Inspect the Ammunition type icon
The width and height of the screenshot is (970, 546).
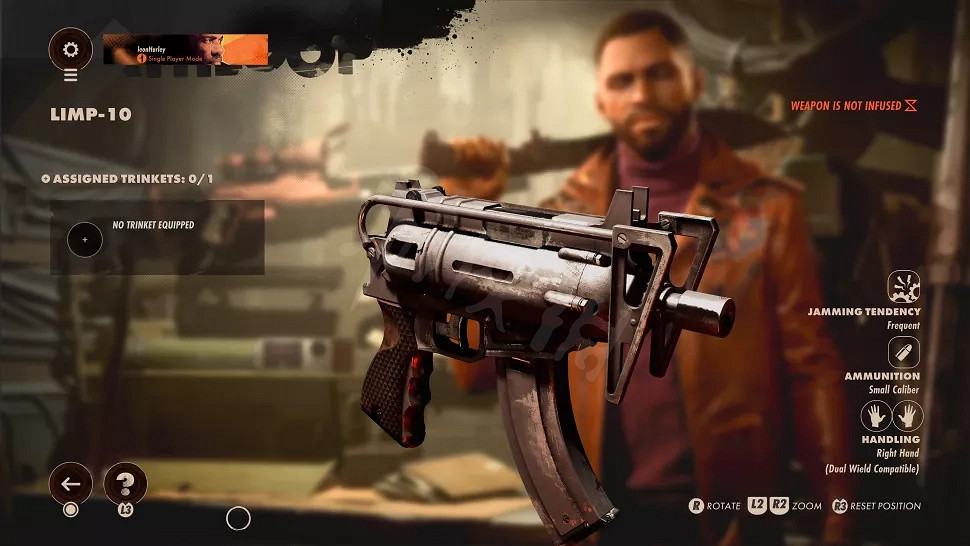[904, 352]
